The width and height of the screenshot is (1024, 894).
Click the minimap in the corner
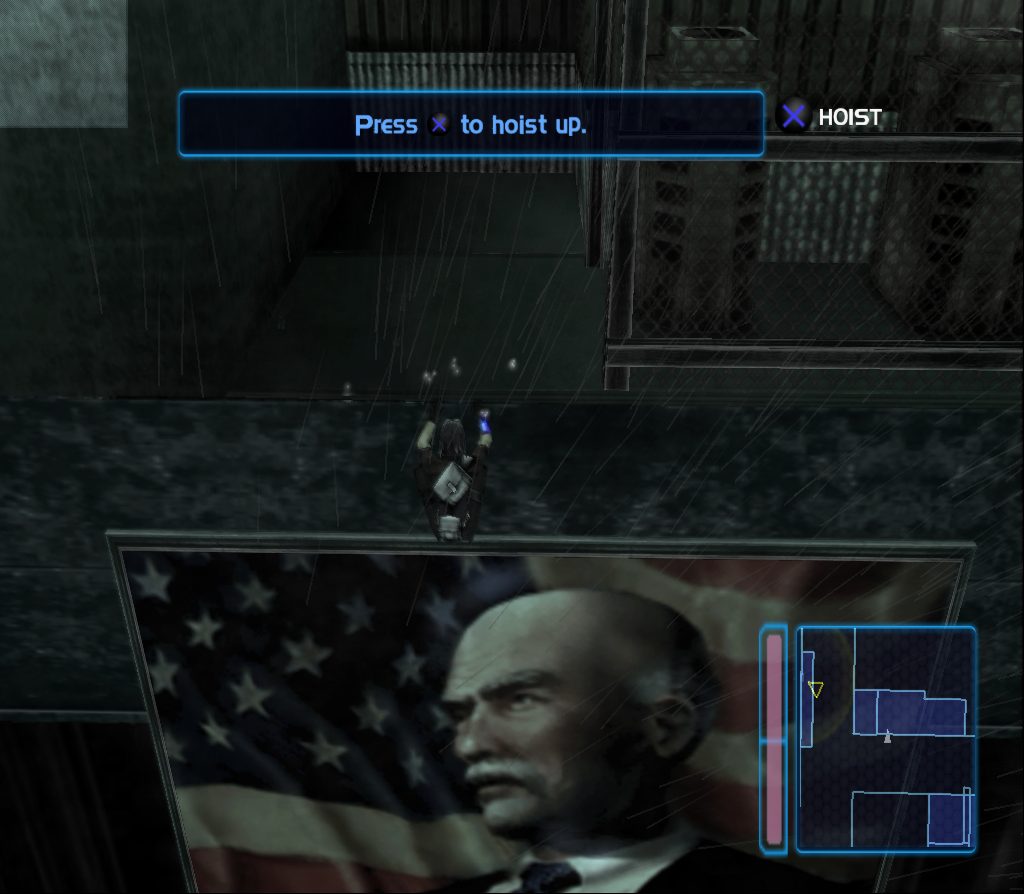coord(886,739)
